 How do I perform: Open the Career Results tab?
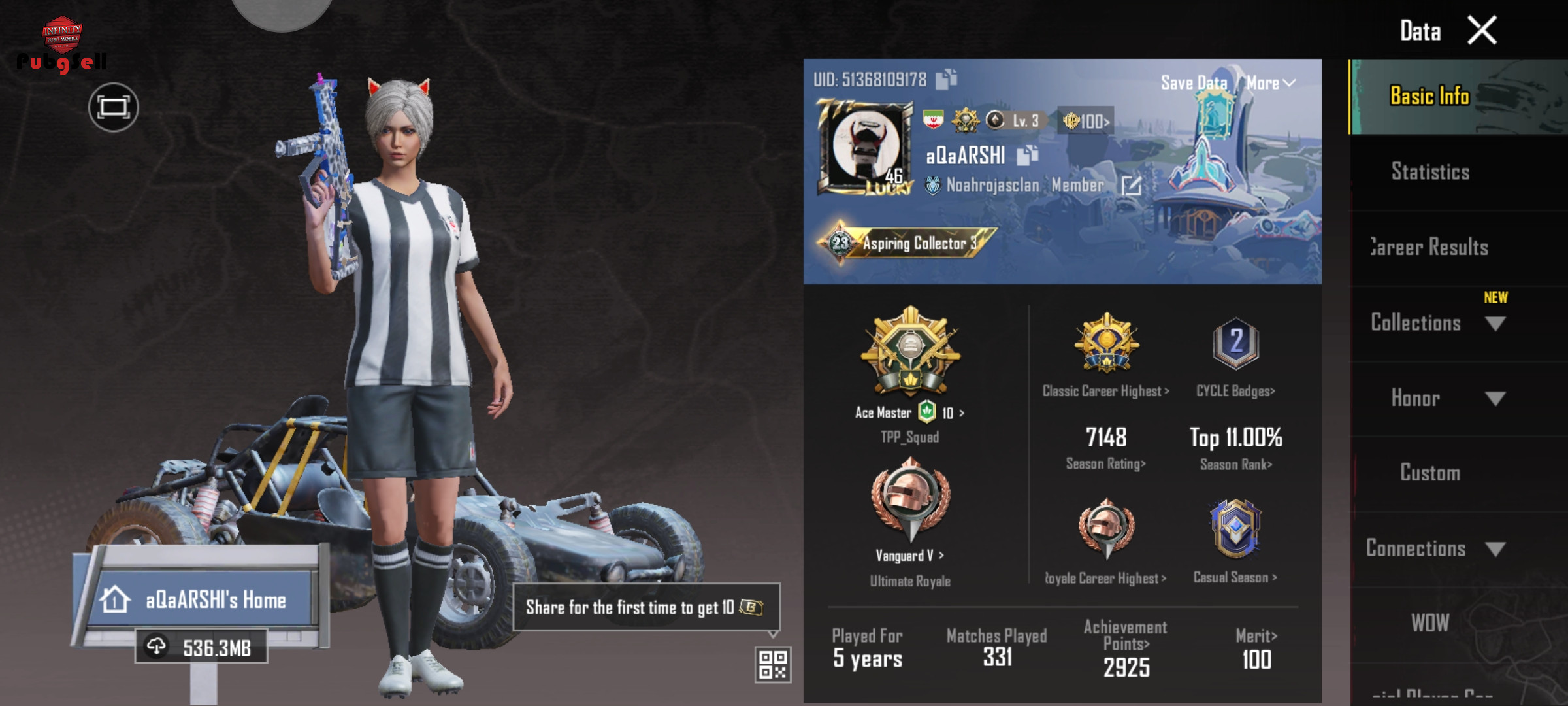pyautogui.click(x=1430, y=247)
